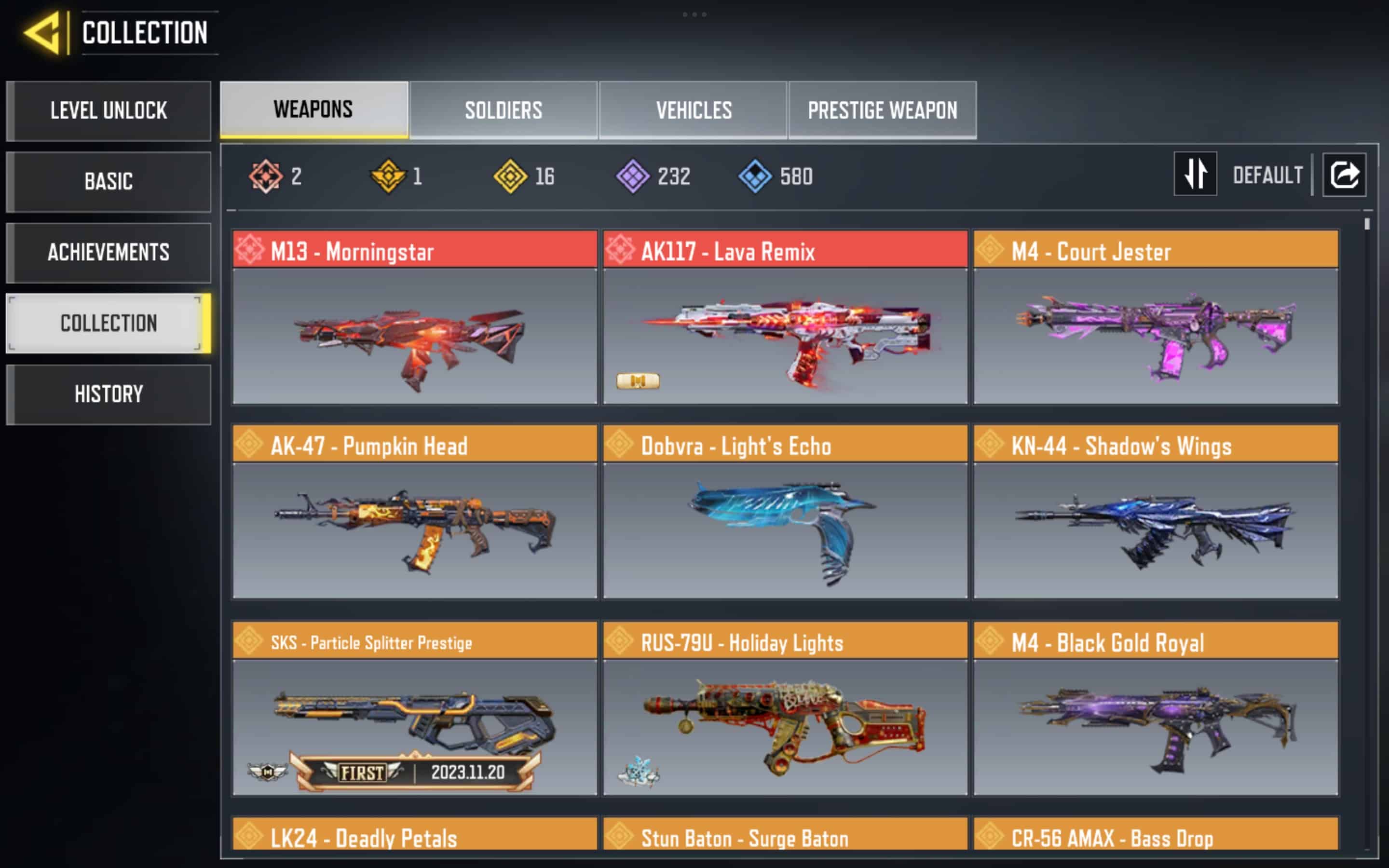Pick the SKS - Particle Splitter Prestige card
Viewport: 1389px width, 868px height.
tap(414, 708)
